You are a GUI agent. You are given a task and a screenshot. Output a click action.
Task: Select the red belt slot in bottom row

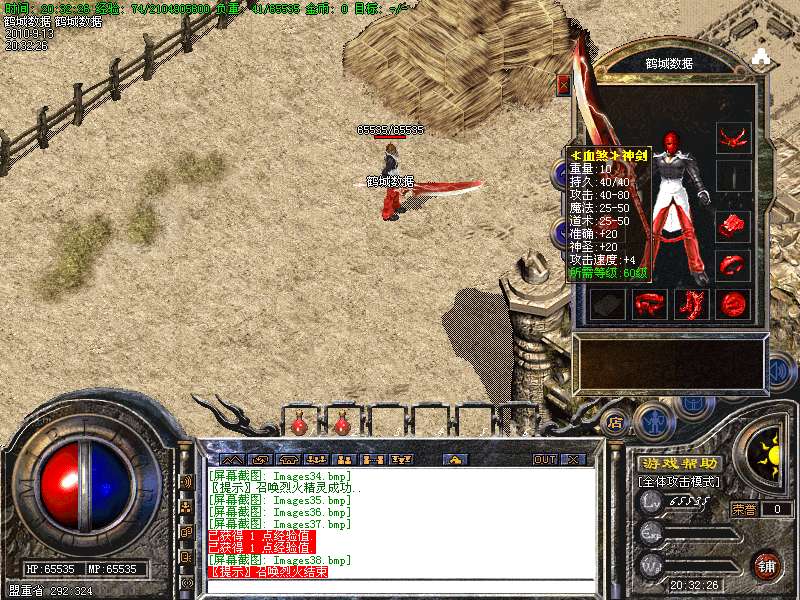tap(650, 303)
